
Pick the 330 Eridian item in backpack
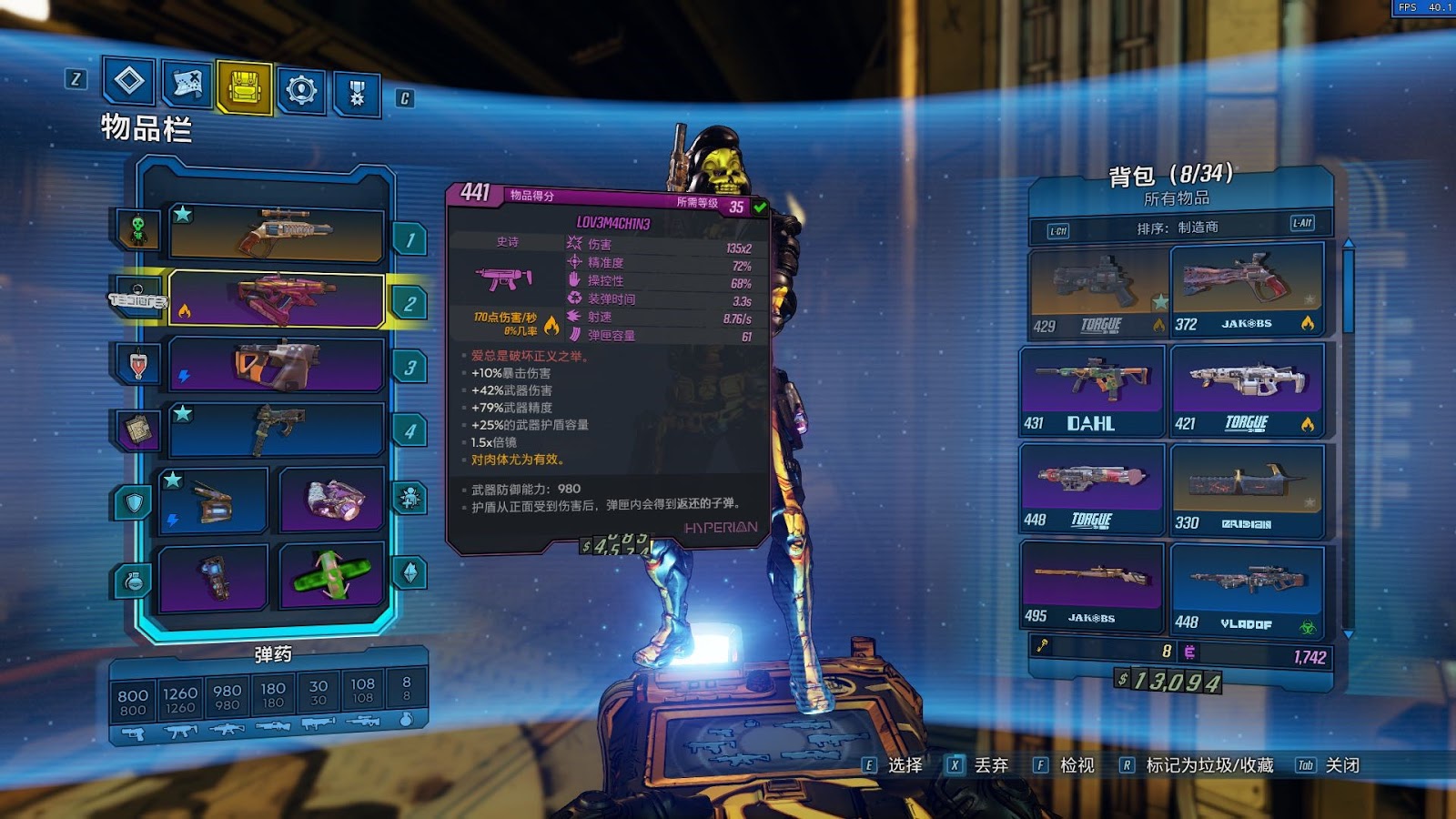(x=1246, y=489)
